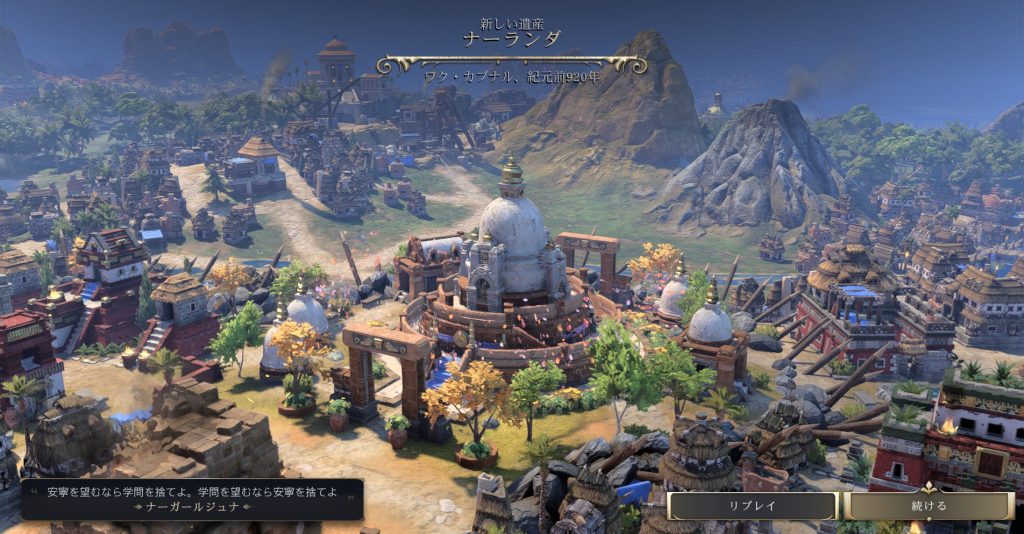Replay the wonder cinematic with リプレイ
The width and height of the screenshot is (1024, 534).
tap(752, 506)
